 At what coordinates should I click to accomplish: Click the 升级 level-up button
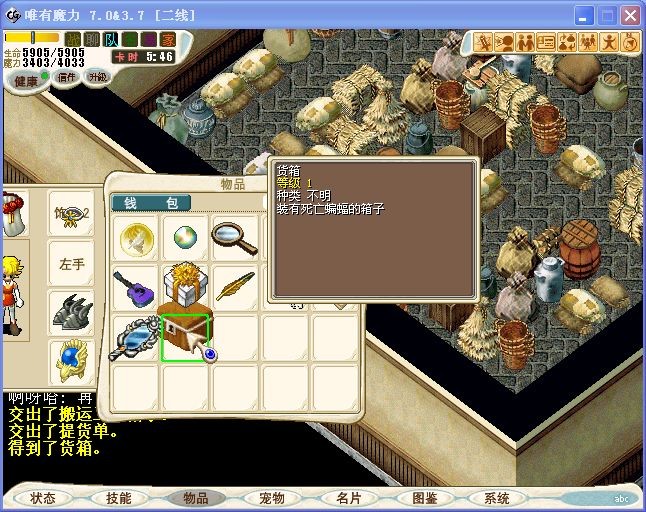click(x=97, y=76)
